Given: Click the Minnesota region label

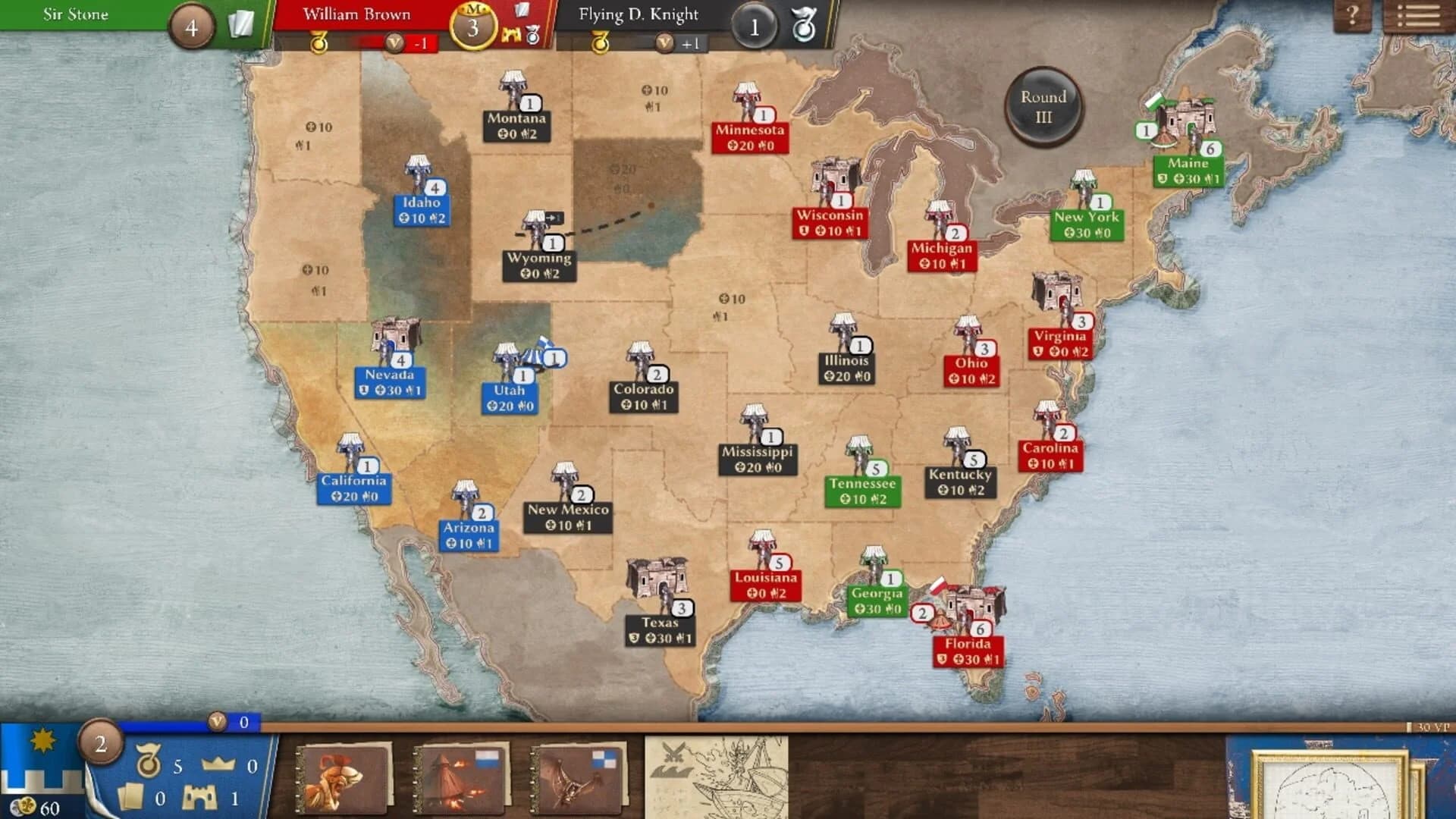Looking at the screenshot, I should click(x=751, y=130).
